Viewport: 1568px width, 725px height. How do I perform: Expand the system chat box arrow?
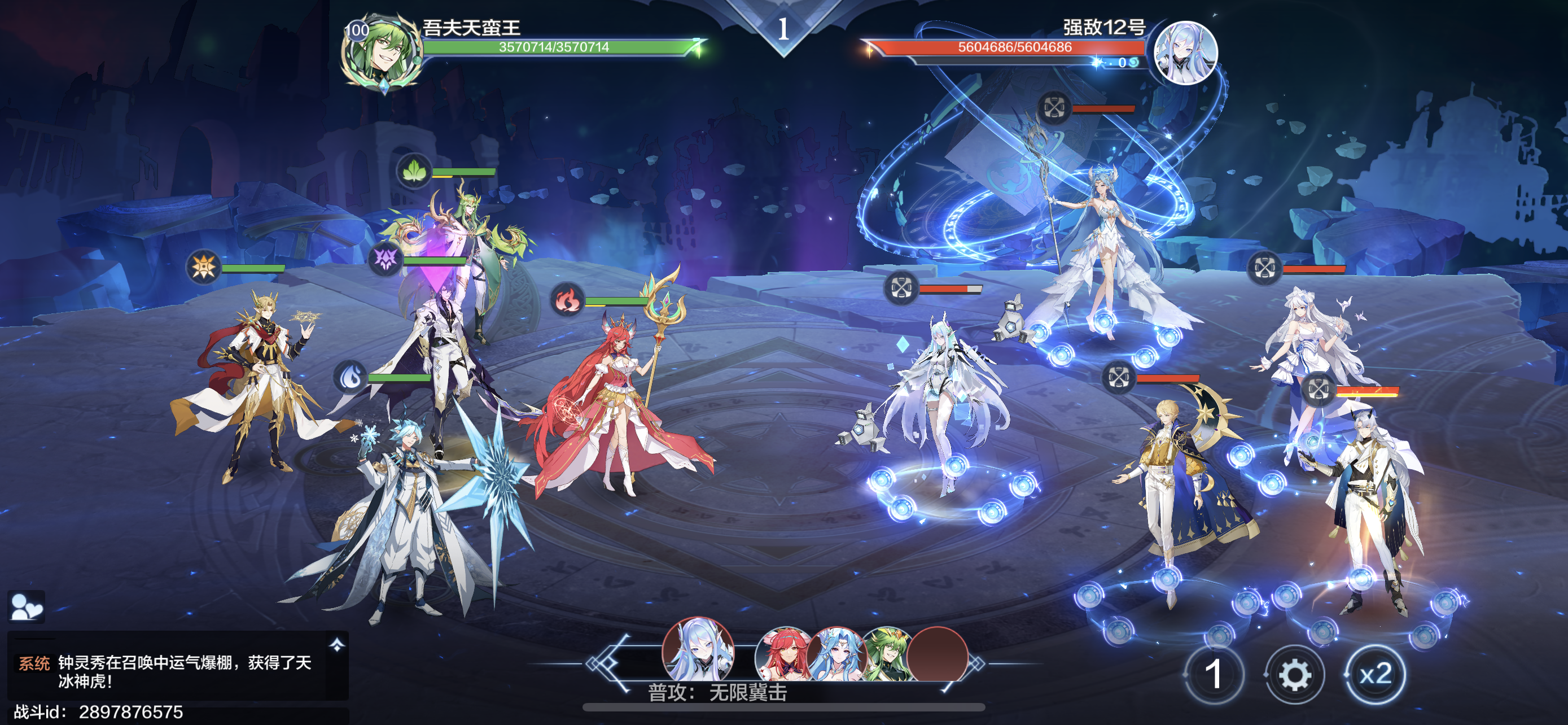tap(336, 645)
